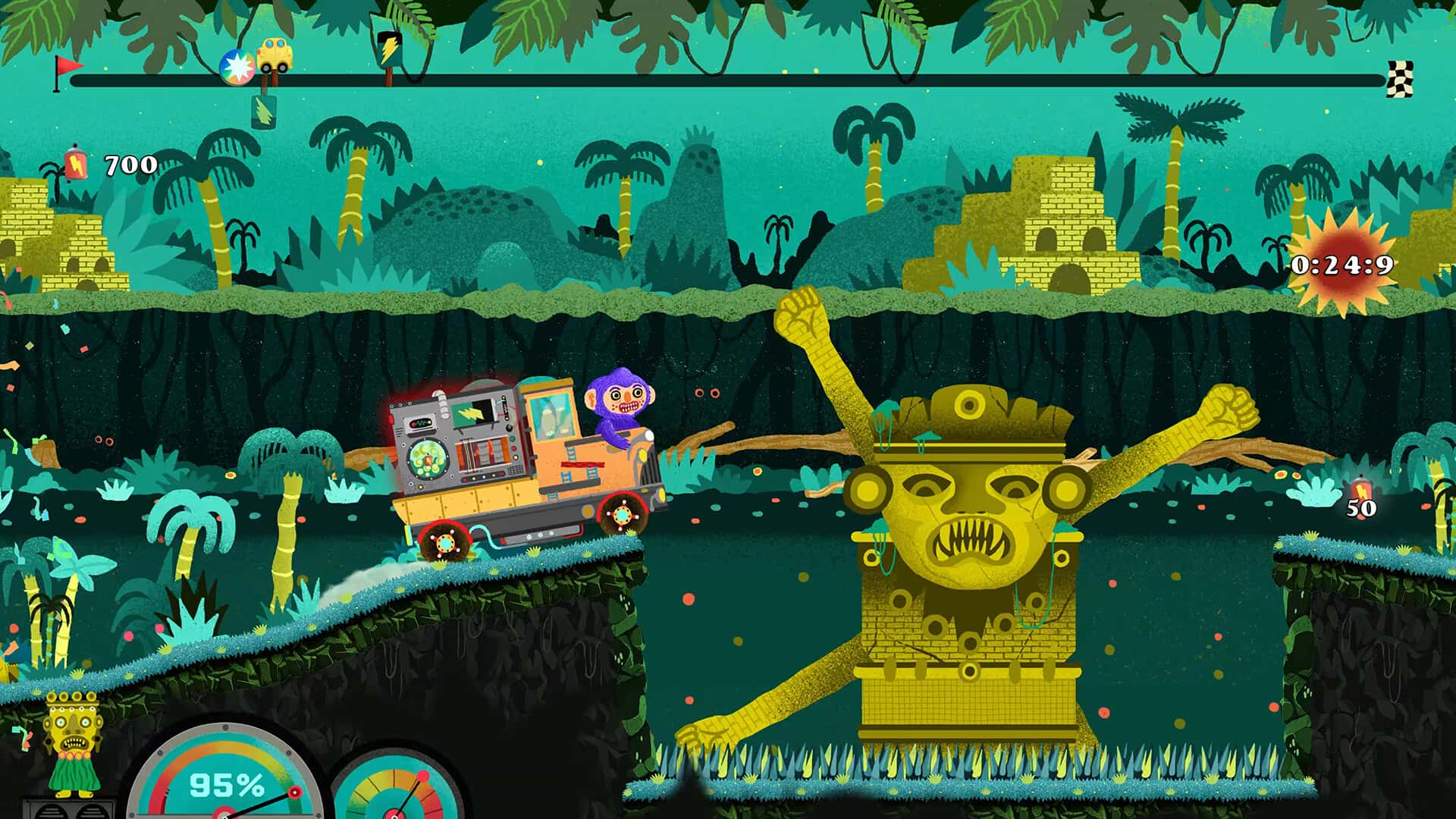The height and width of the screenshot is (819, 1456).
Task: Select the rainbow starburst orb on the progress bar
Action: (237, 67)
